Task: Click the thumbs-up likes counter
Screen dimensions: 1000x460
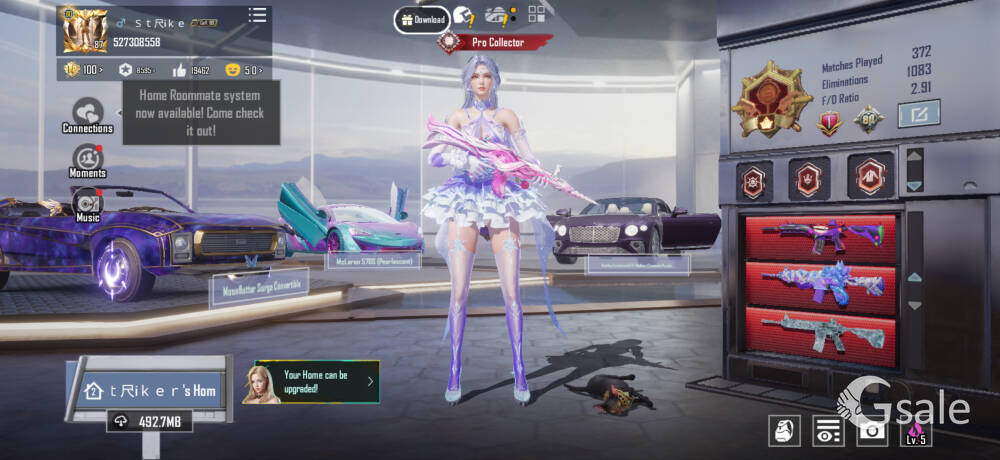Action: pyautogui.click(x=192, y=70)
